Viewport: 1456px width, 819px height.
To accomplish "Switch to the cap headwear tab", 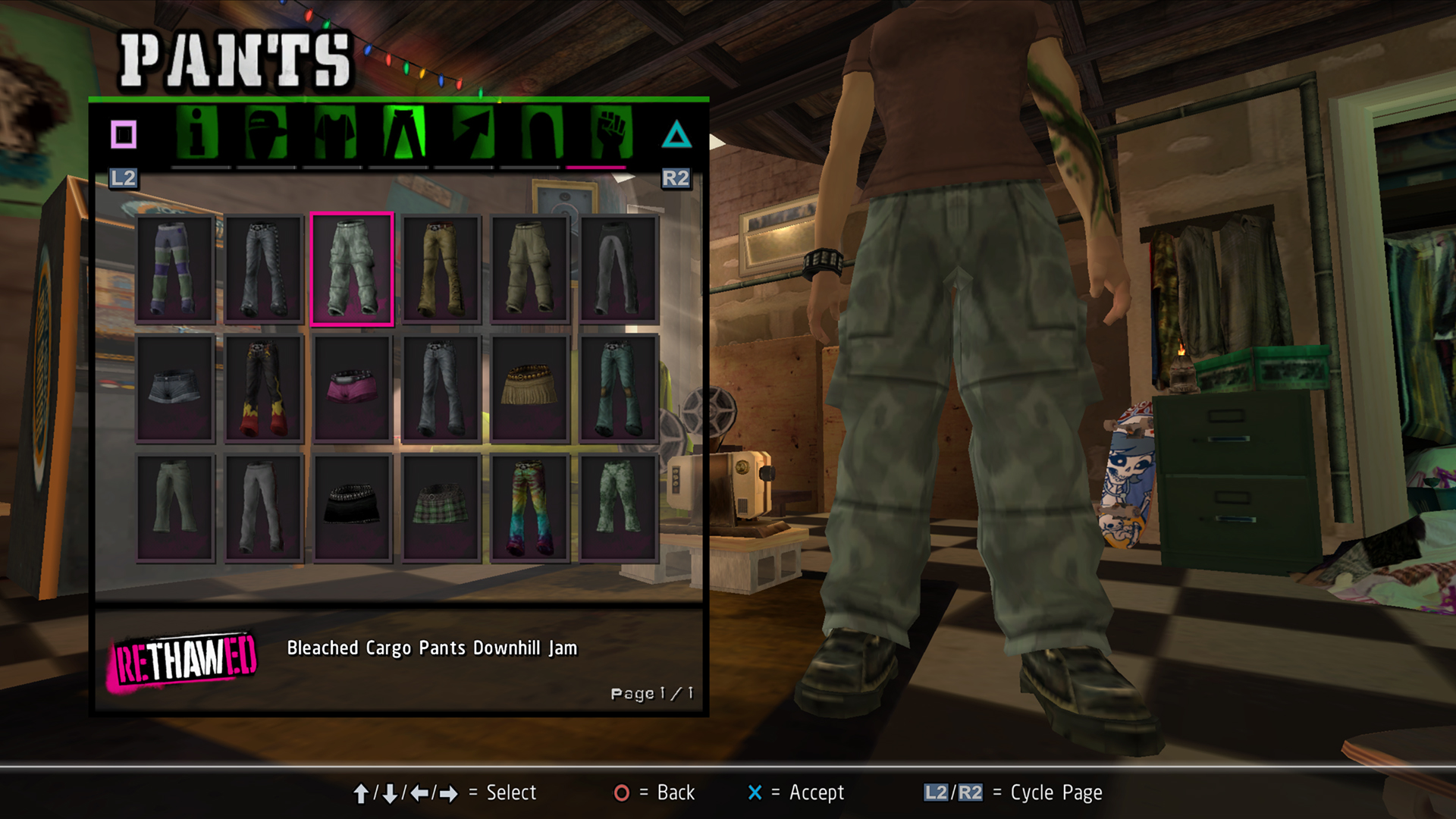I will 266,133.
